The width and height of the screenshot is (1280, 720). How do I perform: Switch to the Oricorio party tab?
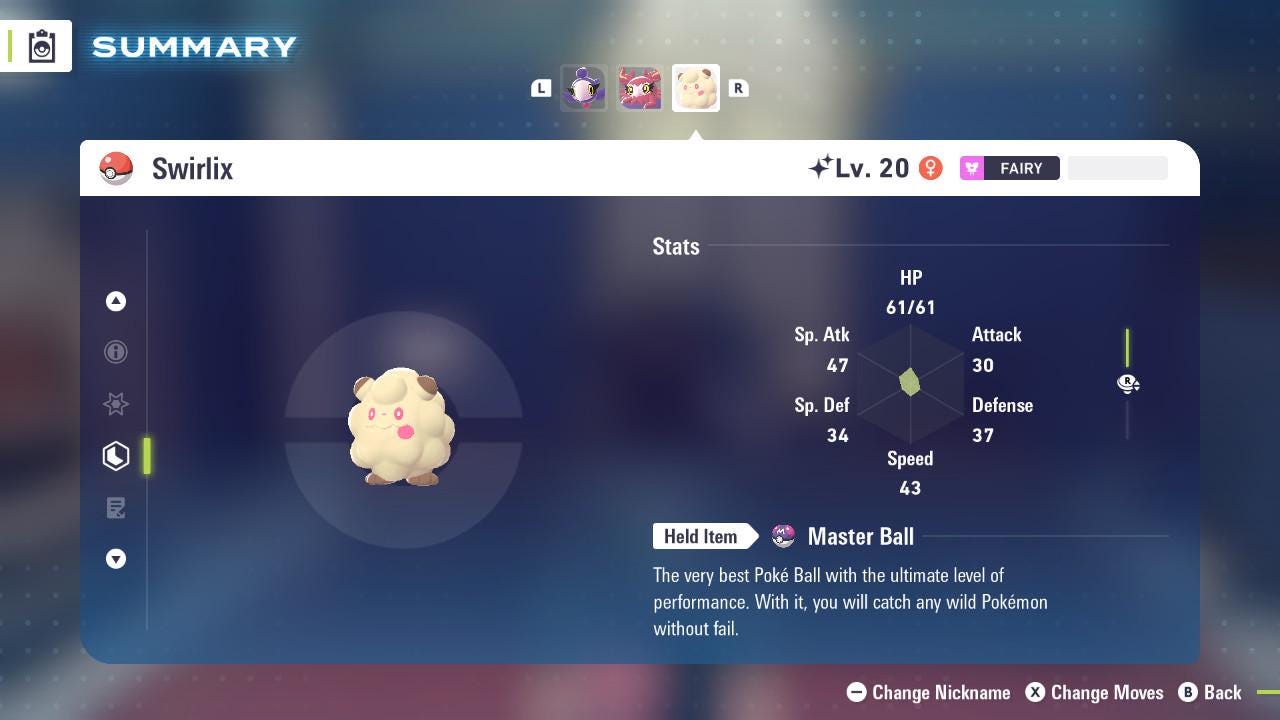639,88
